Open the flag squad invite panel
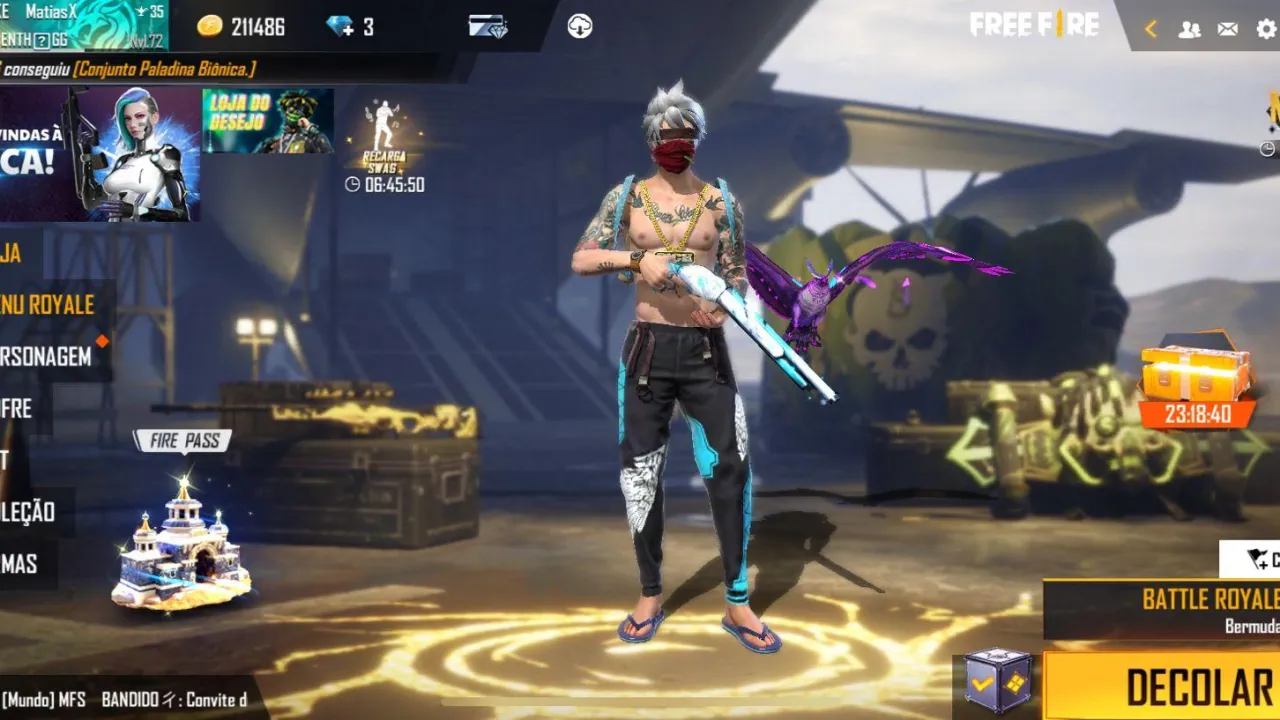Image resolution: width=1280 pixels, height=720 pixels. point(1253,558)
